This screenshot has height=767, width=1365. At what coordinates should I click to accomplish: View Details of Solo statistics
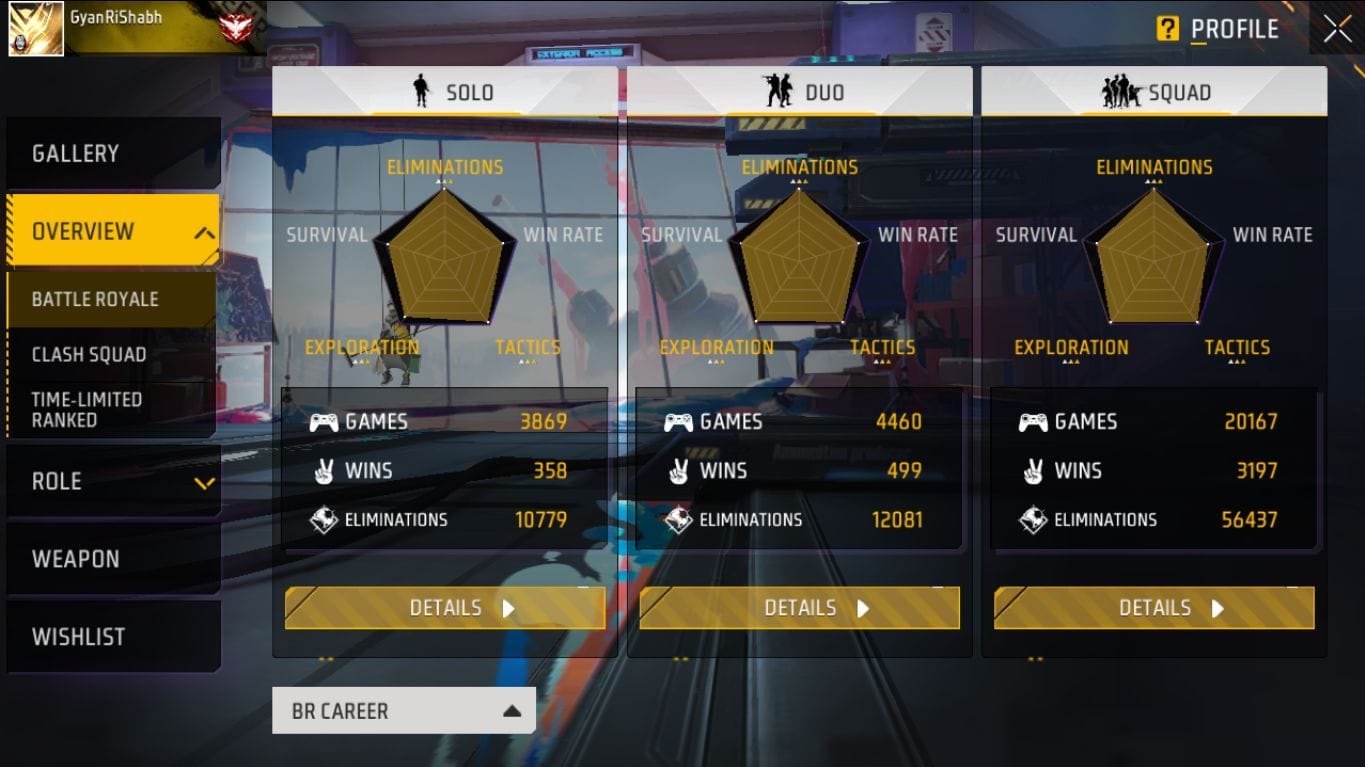444,607
